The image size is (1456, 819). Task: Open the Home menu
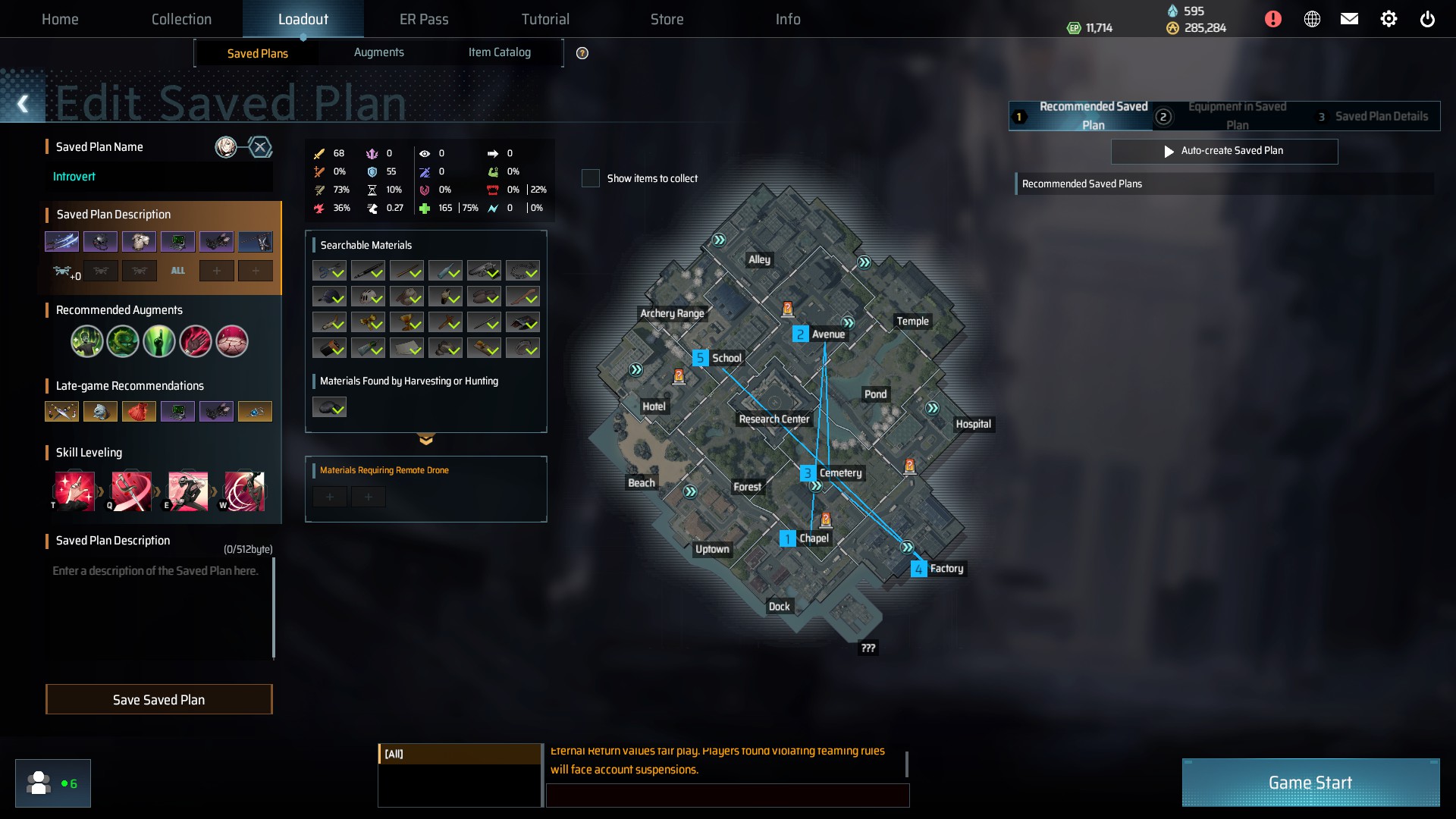(x=60, y=19)
